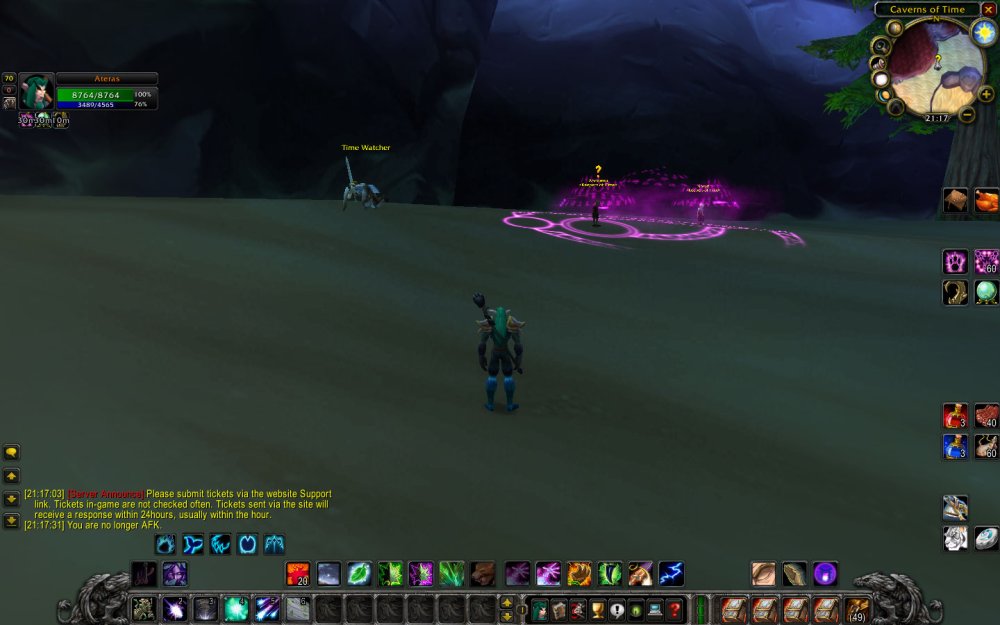Use the blue mana potion
Image resolution: width=1000 pixels, height=625 pixels.
(x=955, y=446)
